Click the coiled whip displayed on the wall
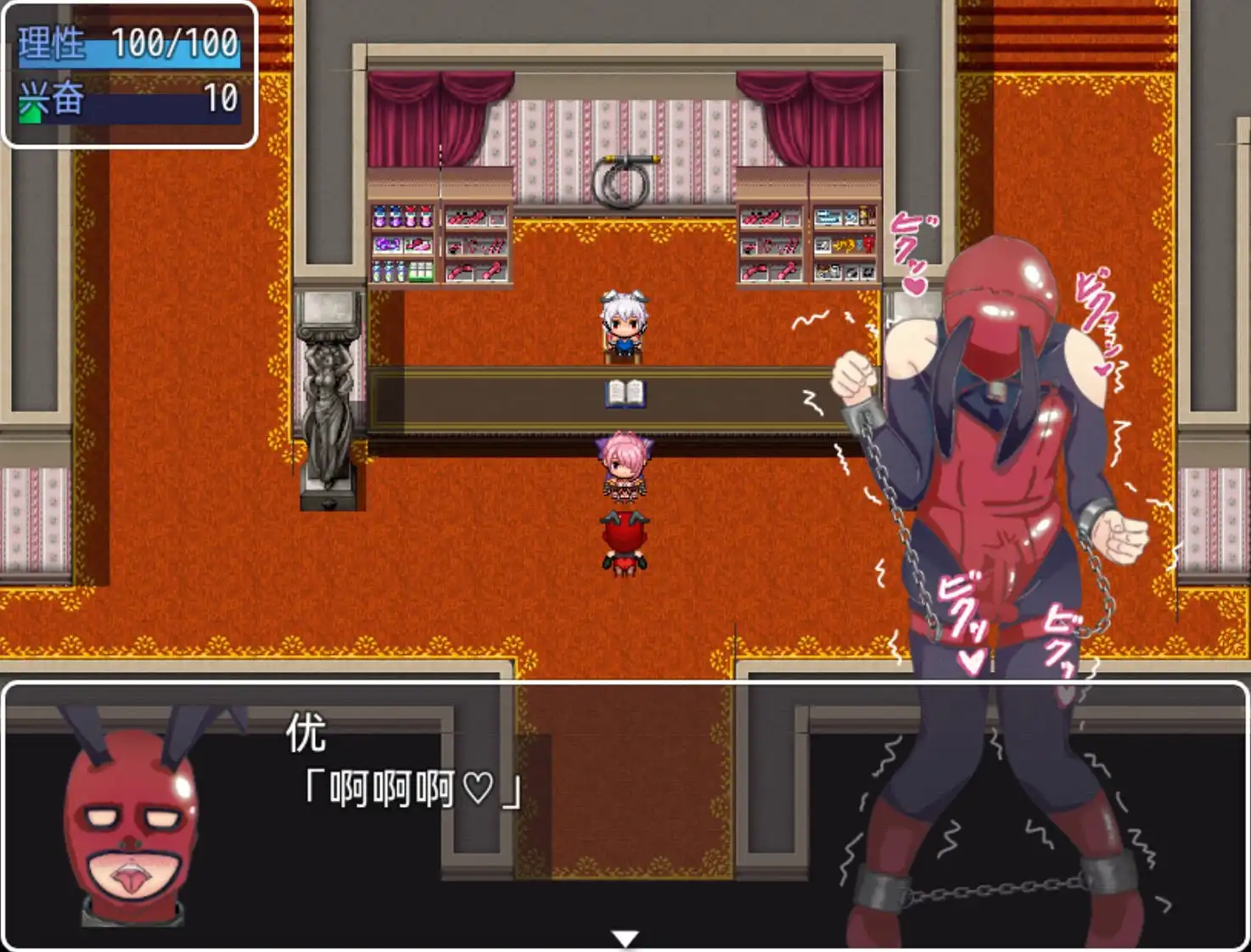Screen dimensions: 1251x952 click(x=626, y=178)
